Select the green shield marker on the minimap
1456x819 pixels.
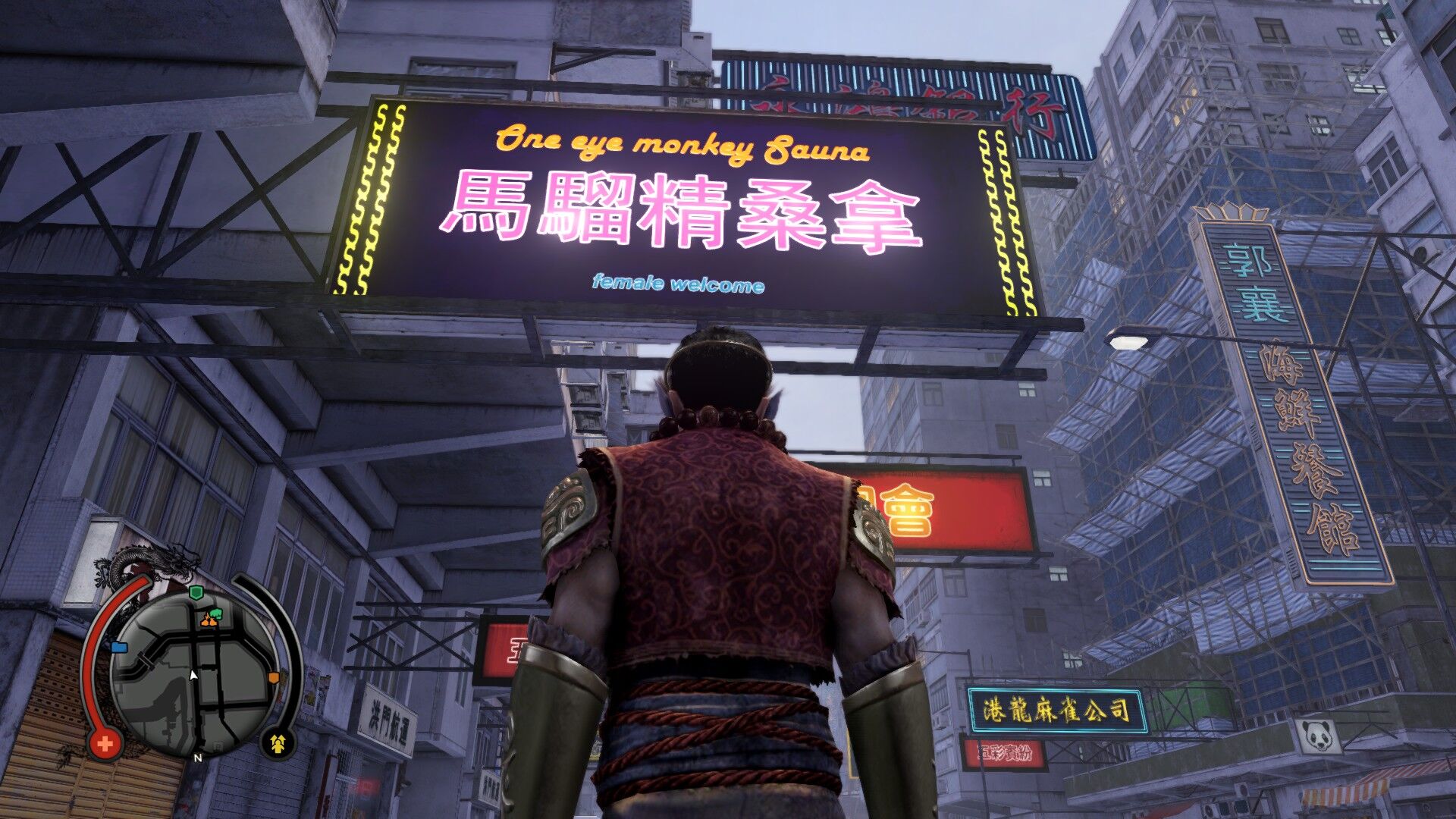point(196,594)
